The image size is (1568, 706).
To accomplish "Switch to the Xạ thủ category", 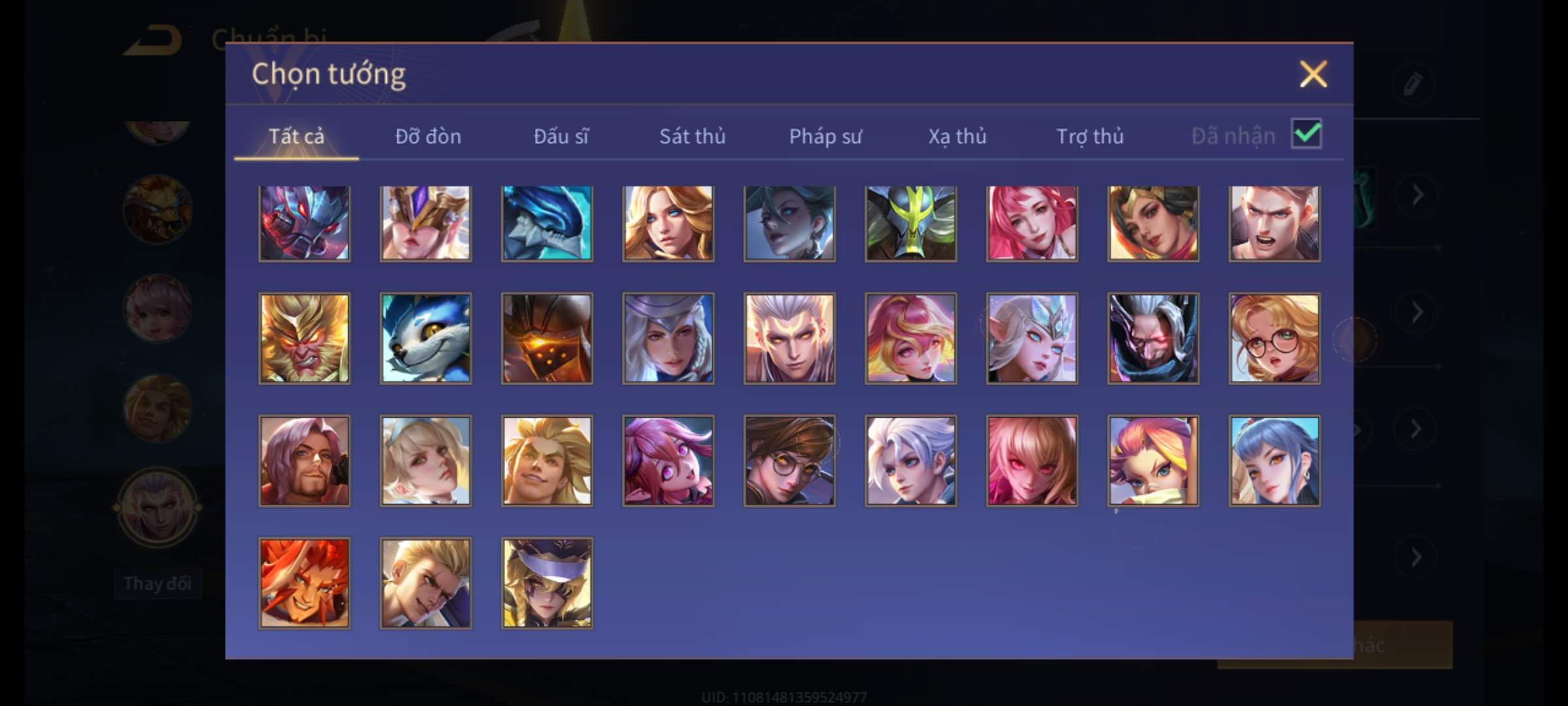I will point(957,136).
